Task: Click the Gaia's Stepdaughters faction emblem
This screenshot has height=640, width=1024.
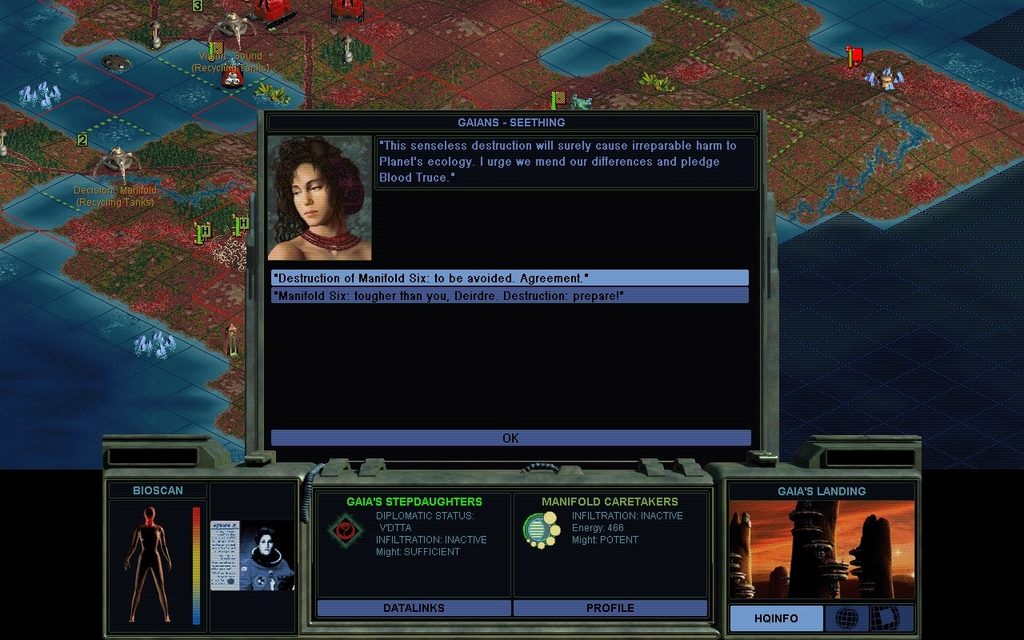Action: pos(346,530)
